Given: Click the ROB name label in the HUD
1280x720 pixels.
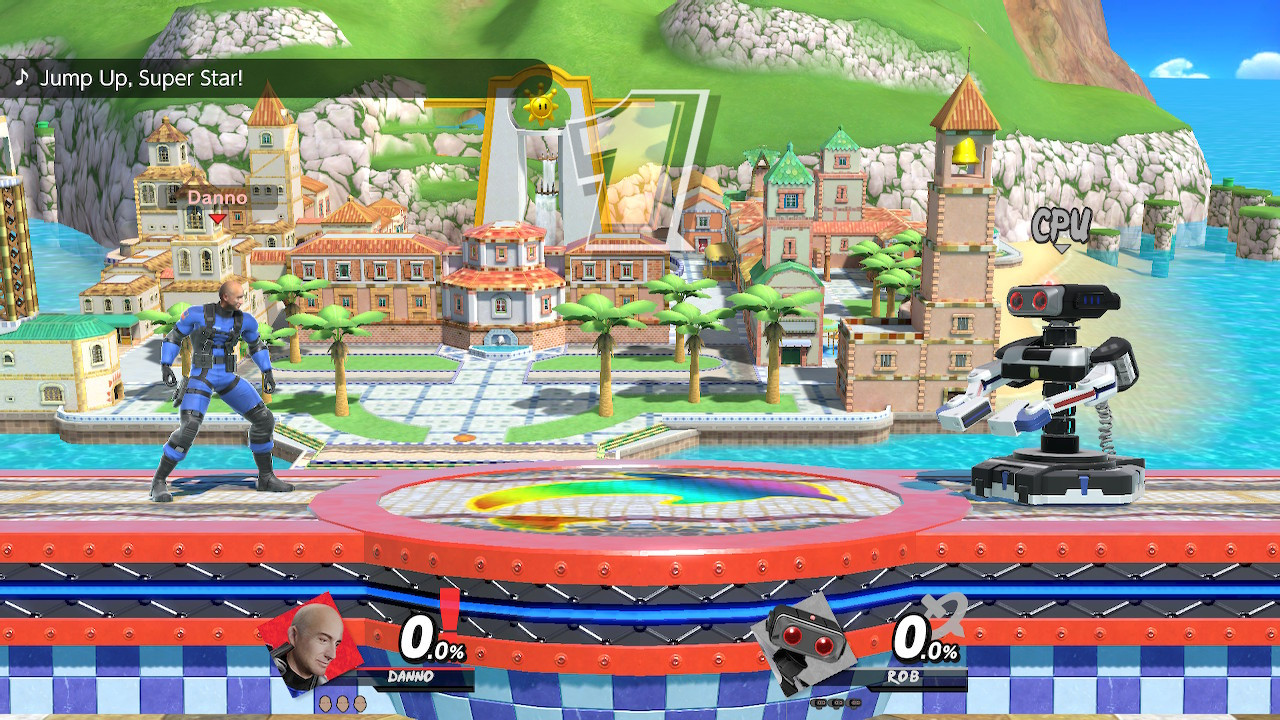Looking at the screenshot, I should point(903,675).
